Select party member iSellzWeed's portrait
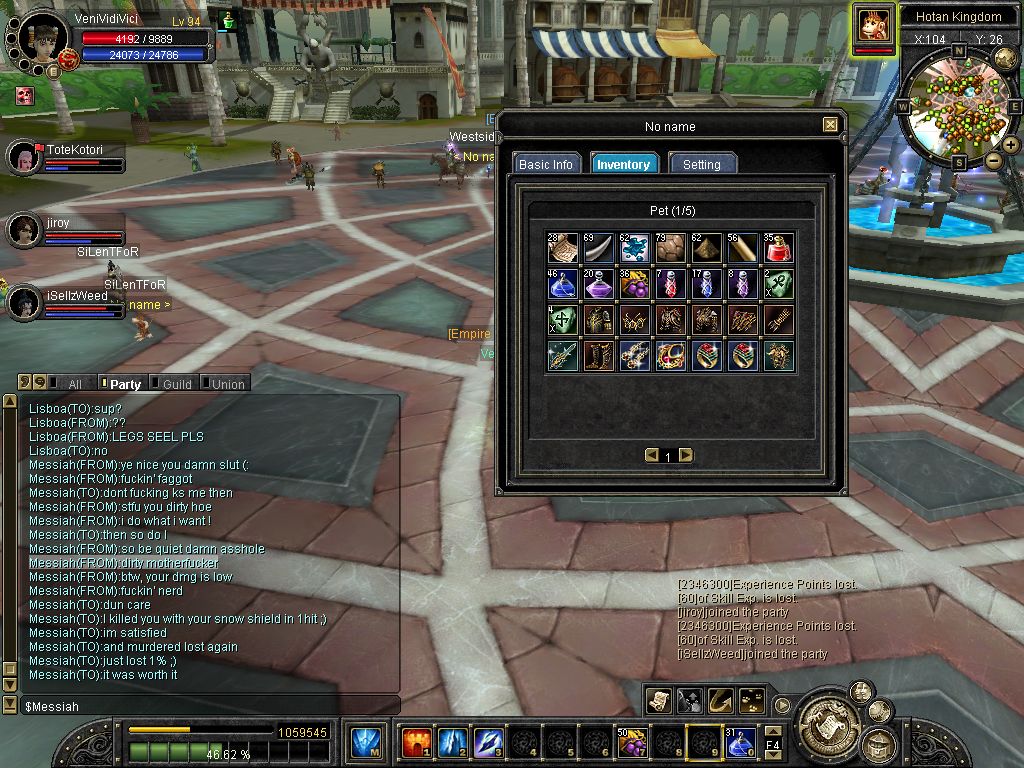 [x=23, y=303]
